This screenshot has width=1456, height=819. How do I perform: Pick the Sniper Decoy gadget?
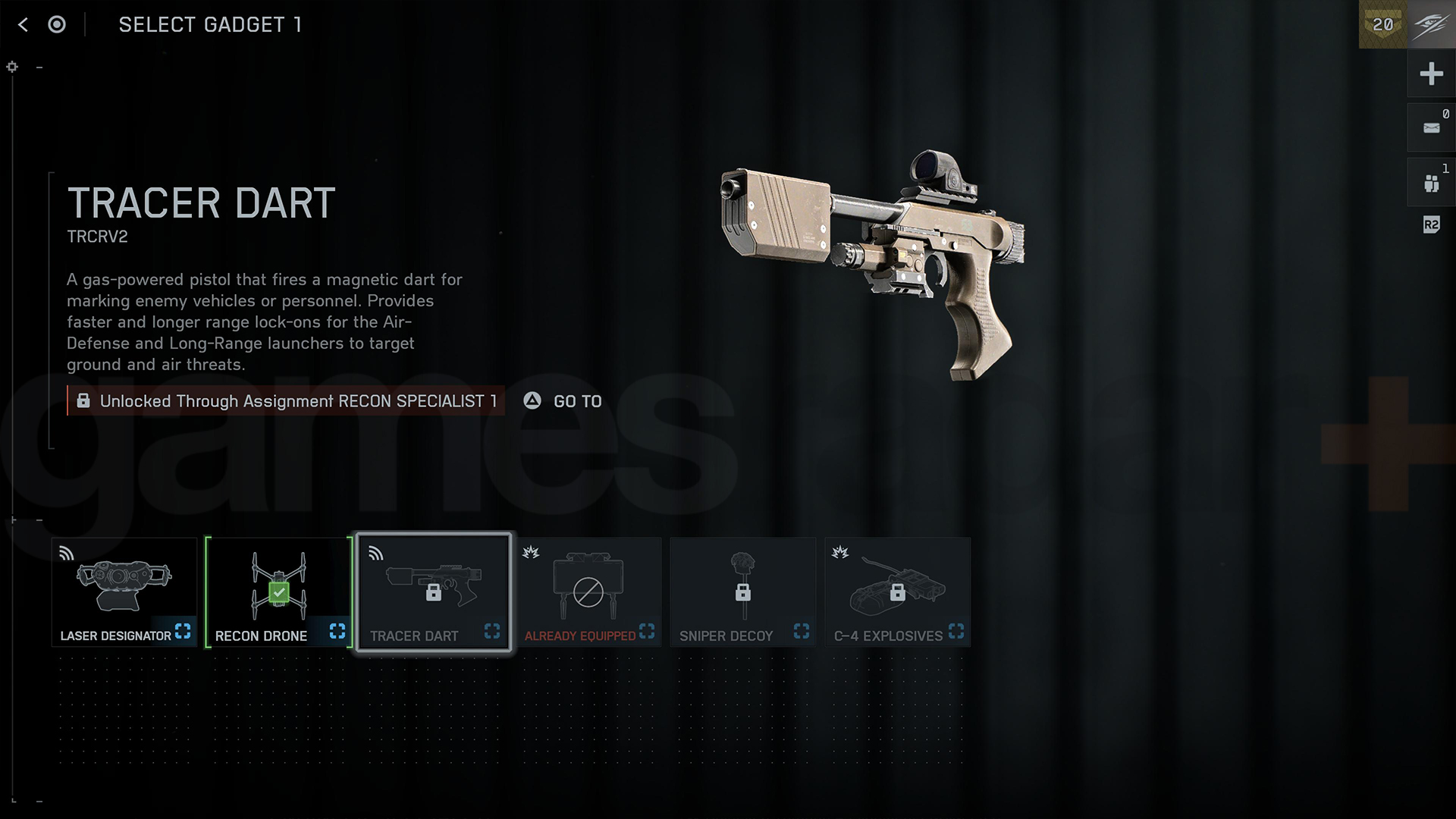pyautogui.click(x=743, y=592)
